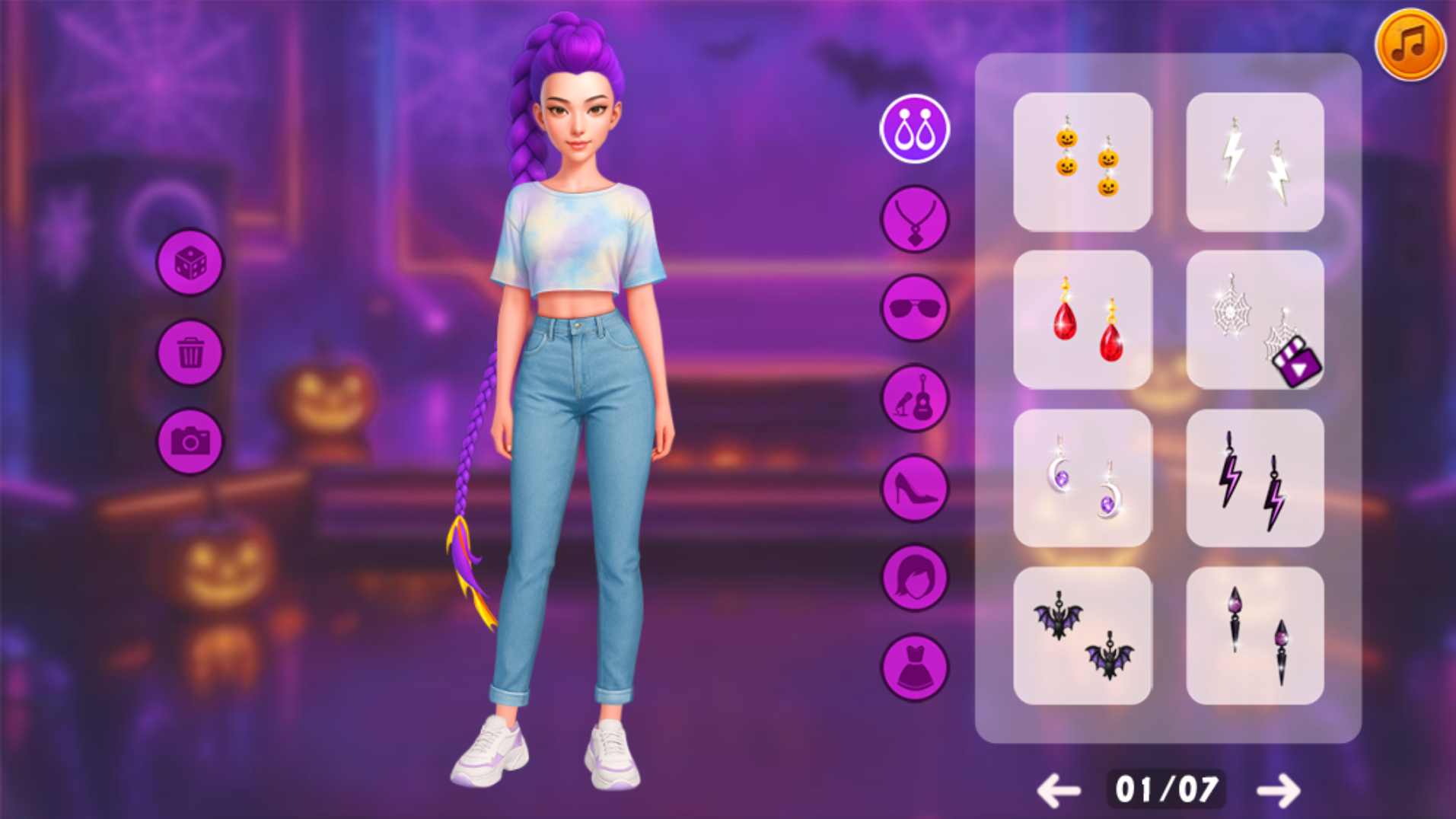Unlock the spider web earrings
The width and height of the screenshot is (1456, 819).
pyautogui.click(x=1254, y=320)
